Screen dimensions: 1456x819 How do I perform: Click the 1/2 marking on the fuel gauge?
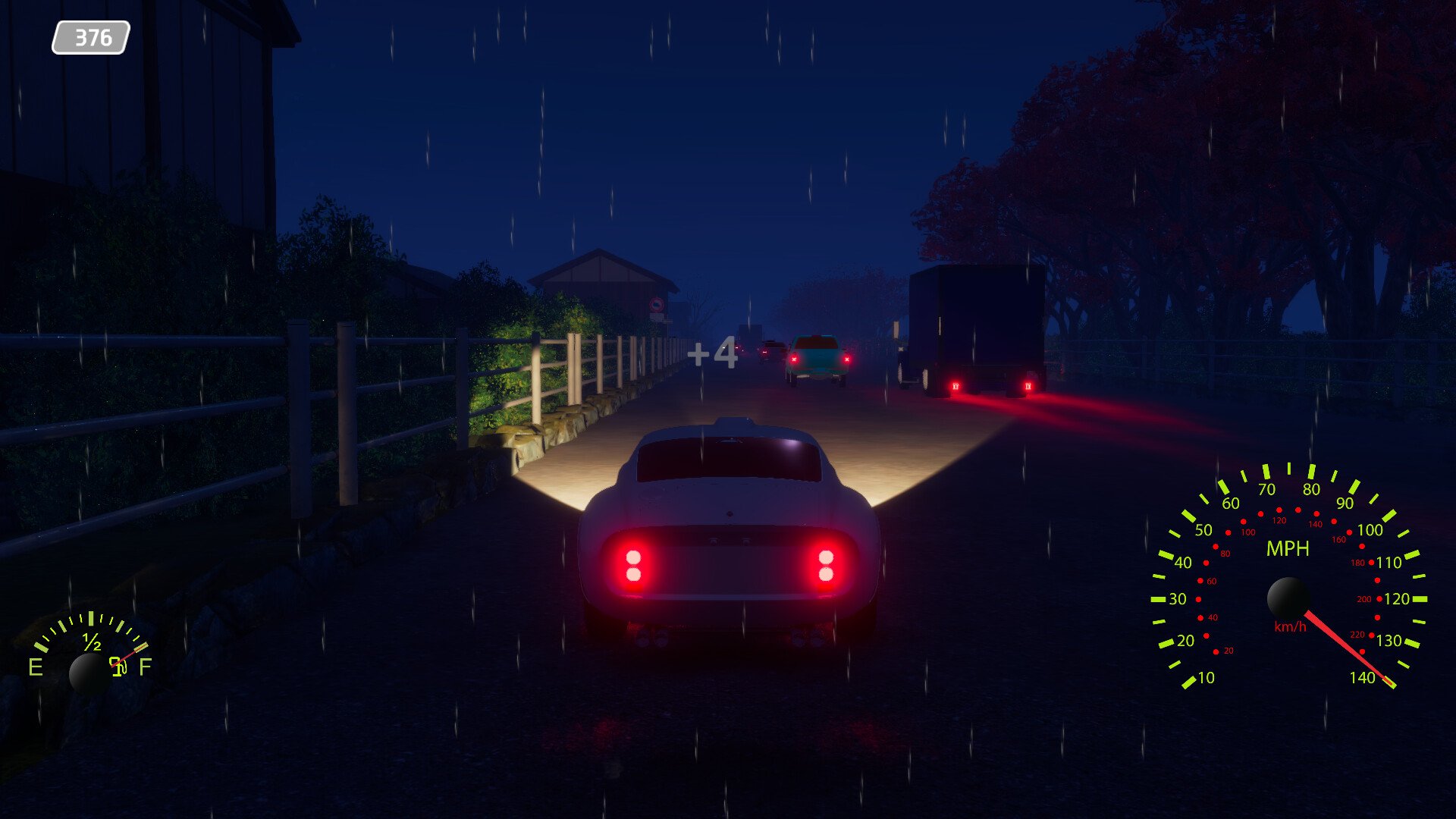[x=91, y=642]
